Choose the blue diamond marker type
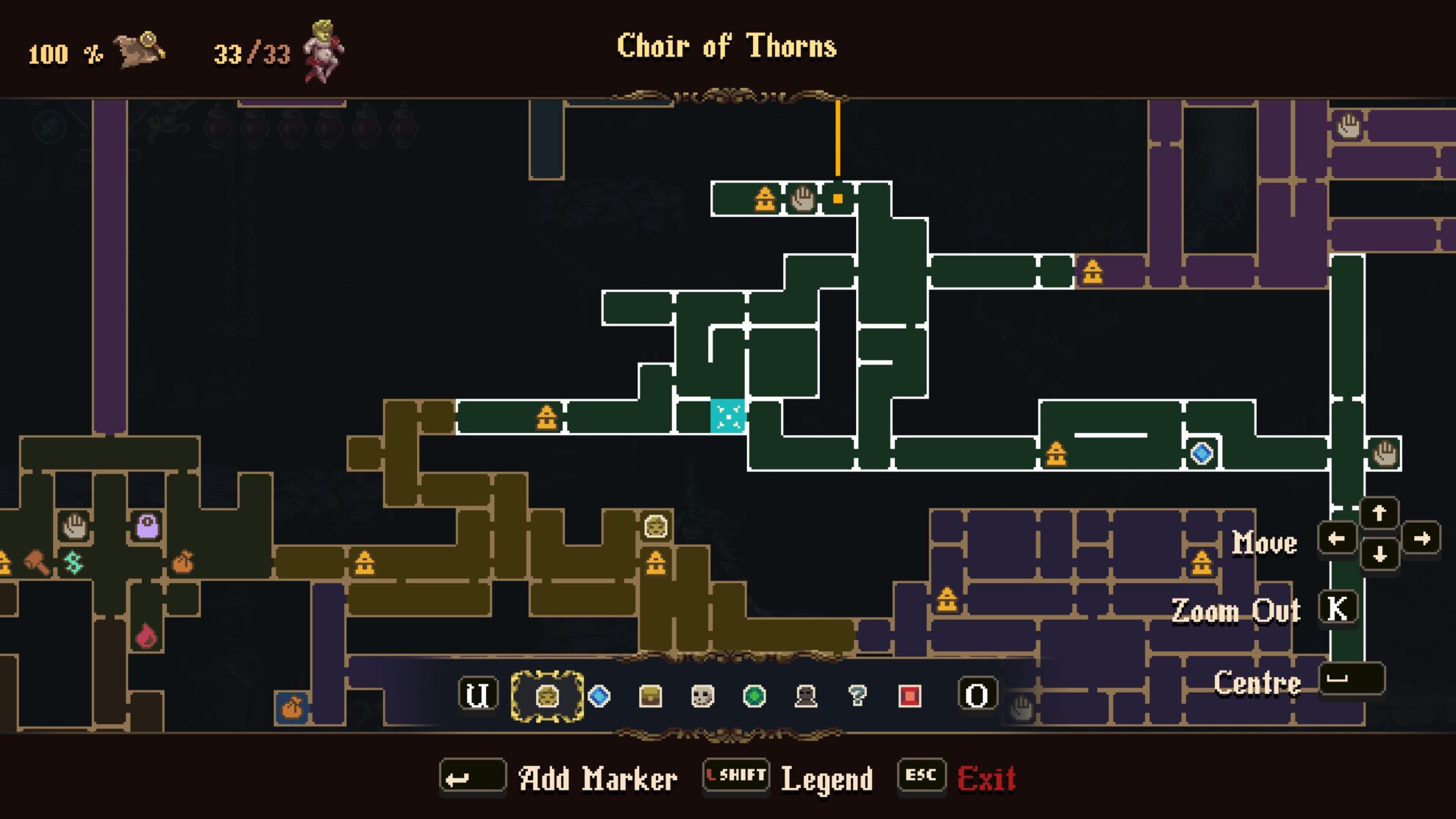The height and width of the screenshot is (819, 1456). [599, 695]
